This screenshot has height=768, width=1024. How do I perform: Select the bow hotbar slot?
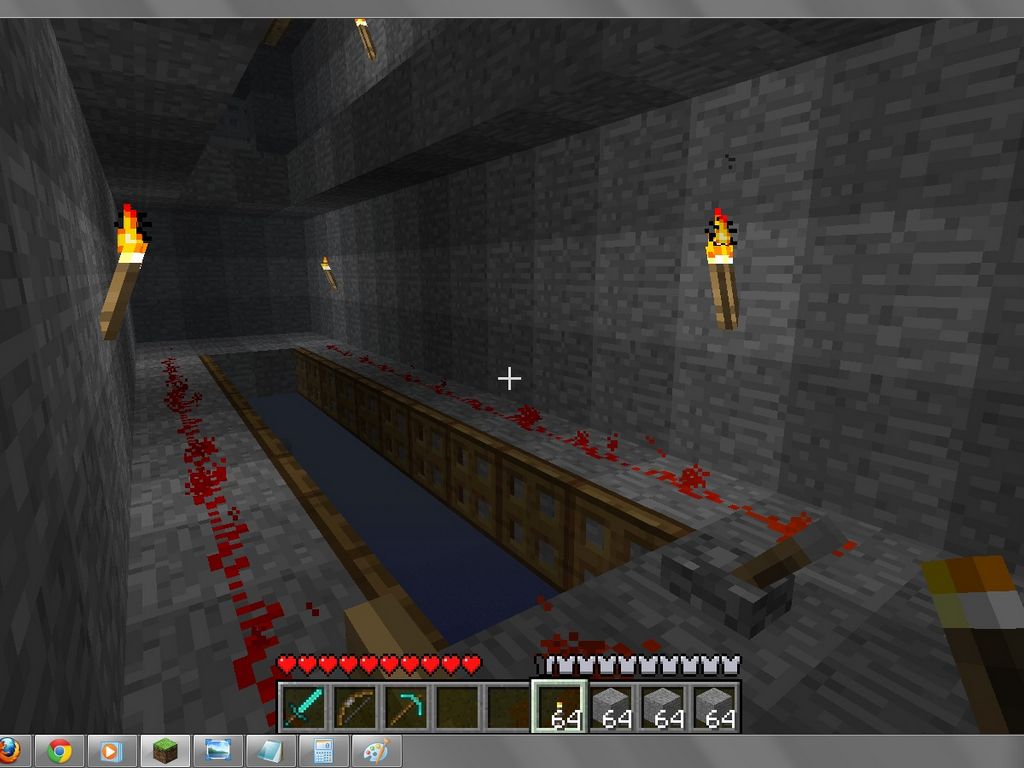coord(355,707)
